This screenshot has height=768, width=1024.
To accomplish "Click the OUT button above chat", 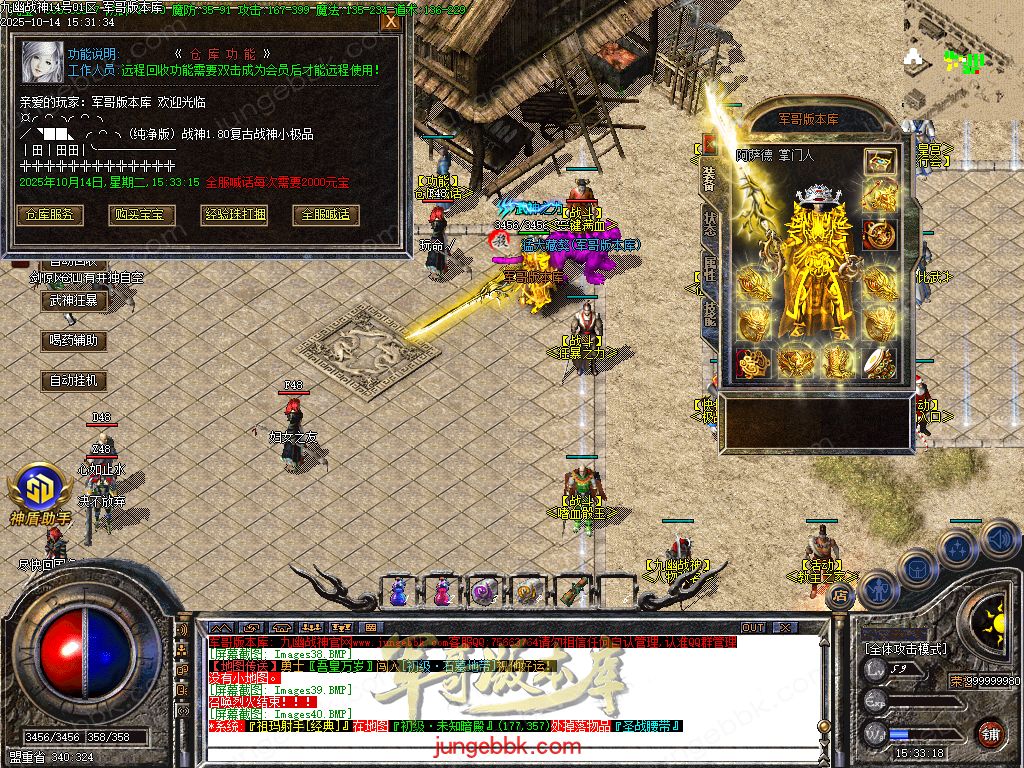I will (x=752, y=628).
